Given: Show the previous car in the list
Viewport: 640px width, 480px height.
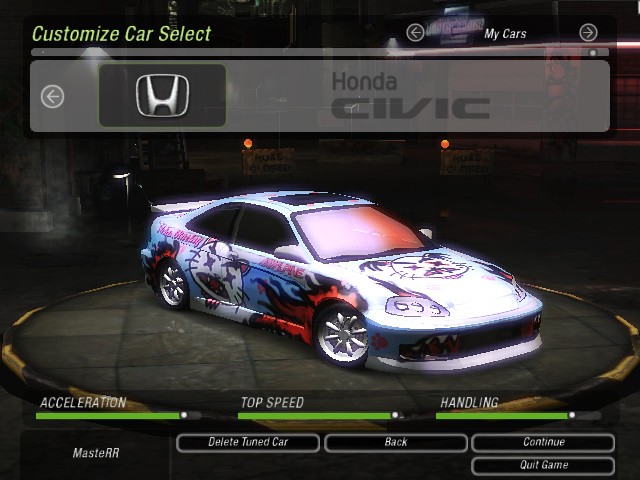Looking at the screenshot, I should (52, 96).
